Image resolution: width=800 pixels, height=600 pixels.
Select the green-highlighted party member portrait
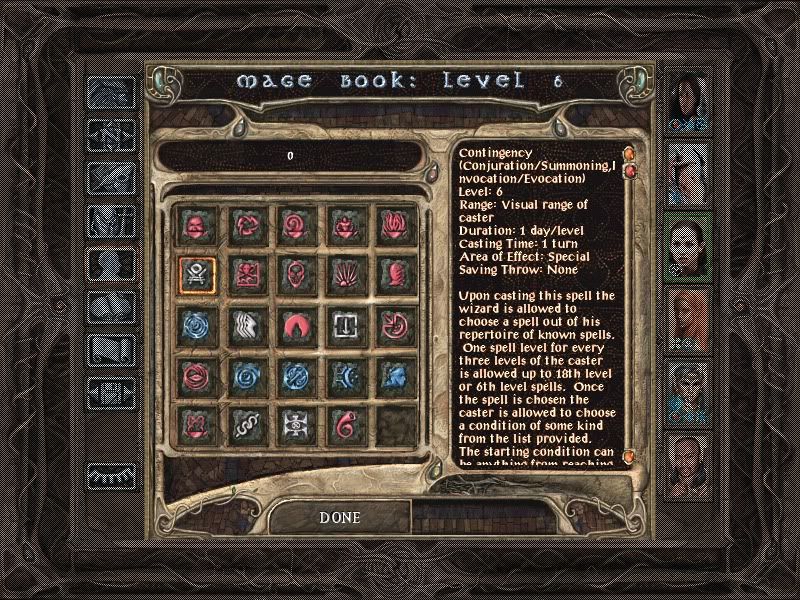point(690,246)
